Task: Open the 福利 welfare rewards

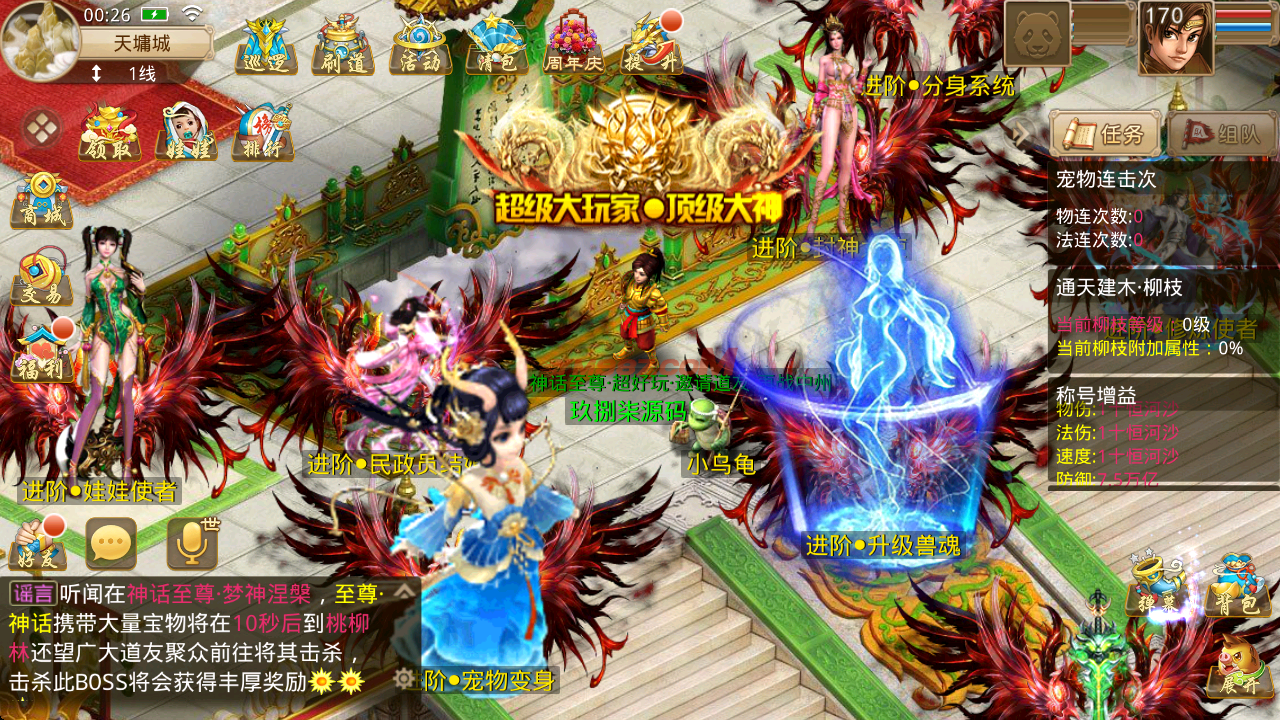Action: [x=41, y=353]
